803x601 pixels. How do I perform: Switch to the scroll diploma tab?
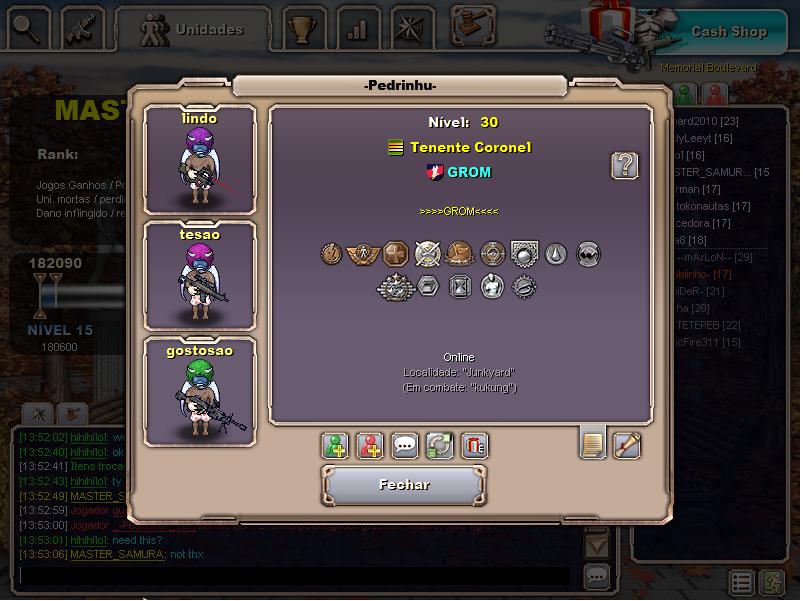point(627,443)
